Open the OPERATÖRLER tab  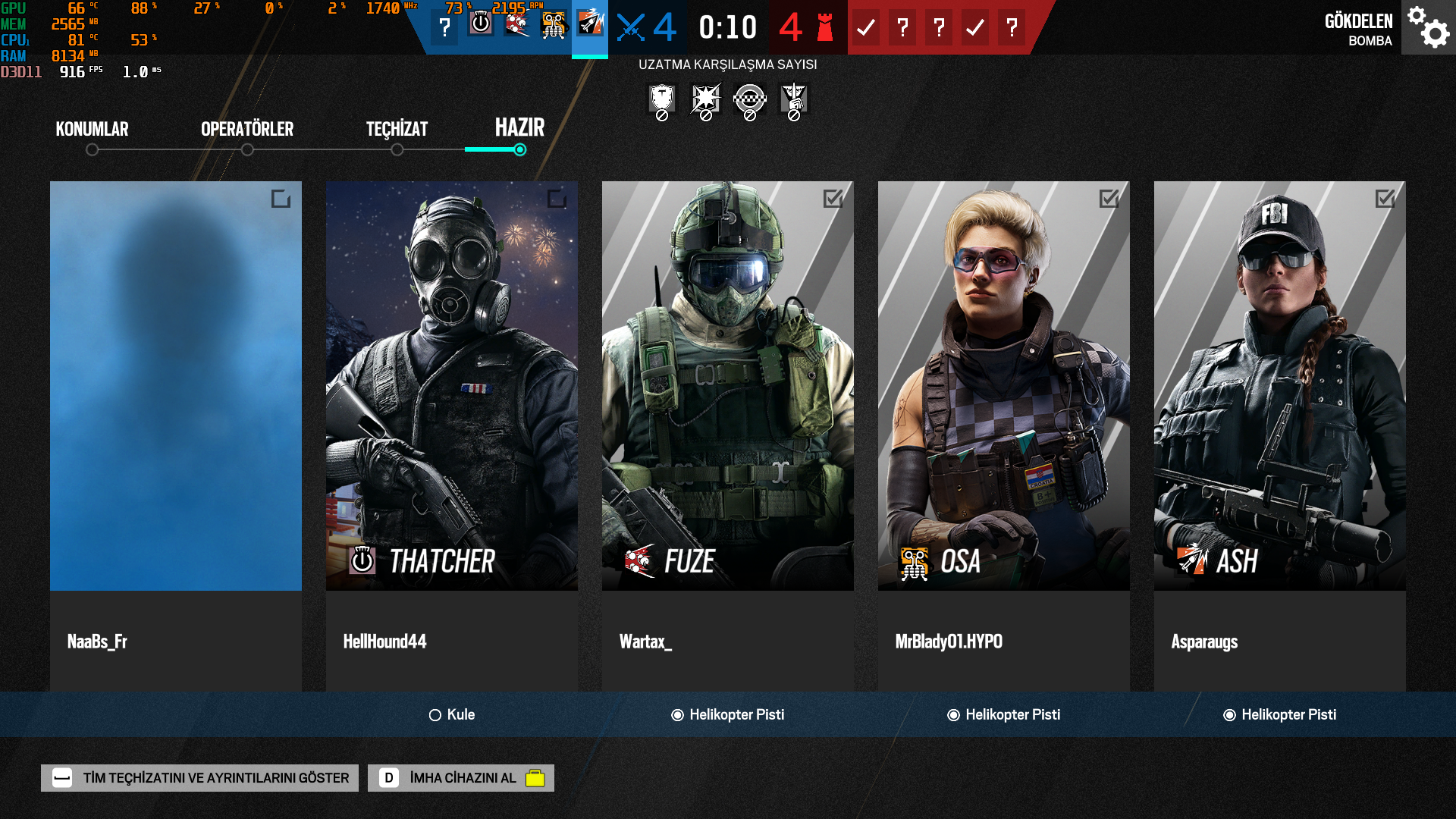click(247, 129)
